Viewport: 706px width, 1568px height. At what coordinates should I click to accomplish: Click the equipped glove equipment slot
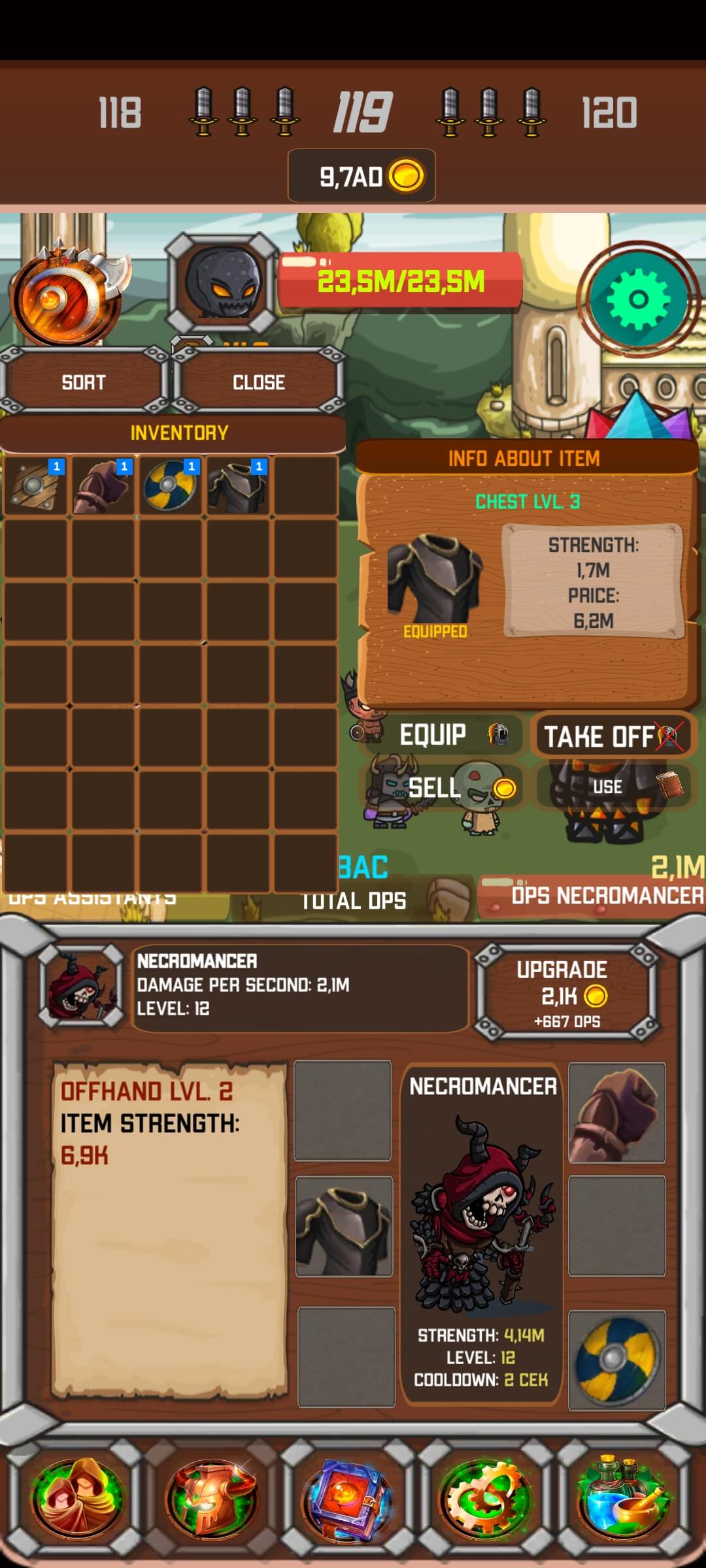click(616, 1113)
